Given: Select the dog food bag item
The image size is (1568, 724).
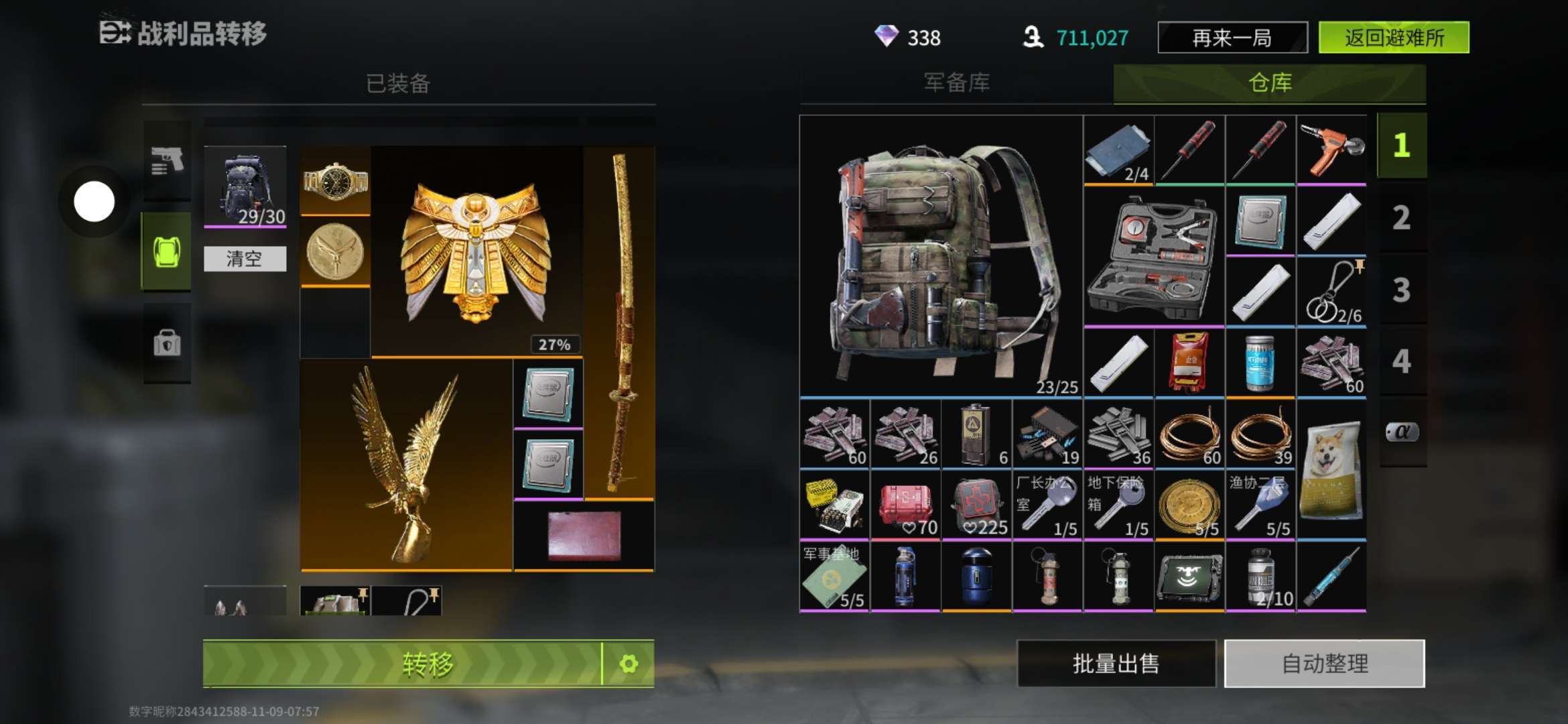Looking at the screenshot, I should pyautogui.click(x=1331, y=469).
